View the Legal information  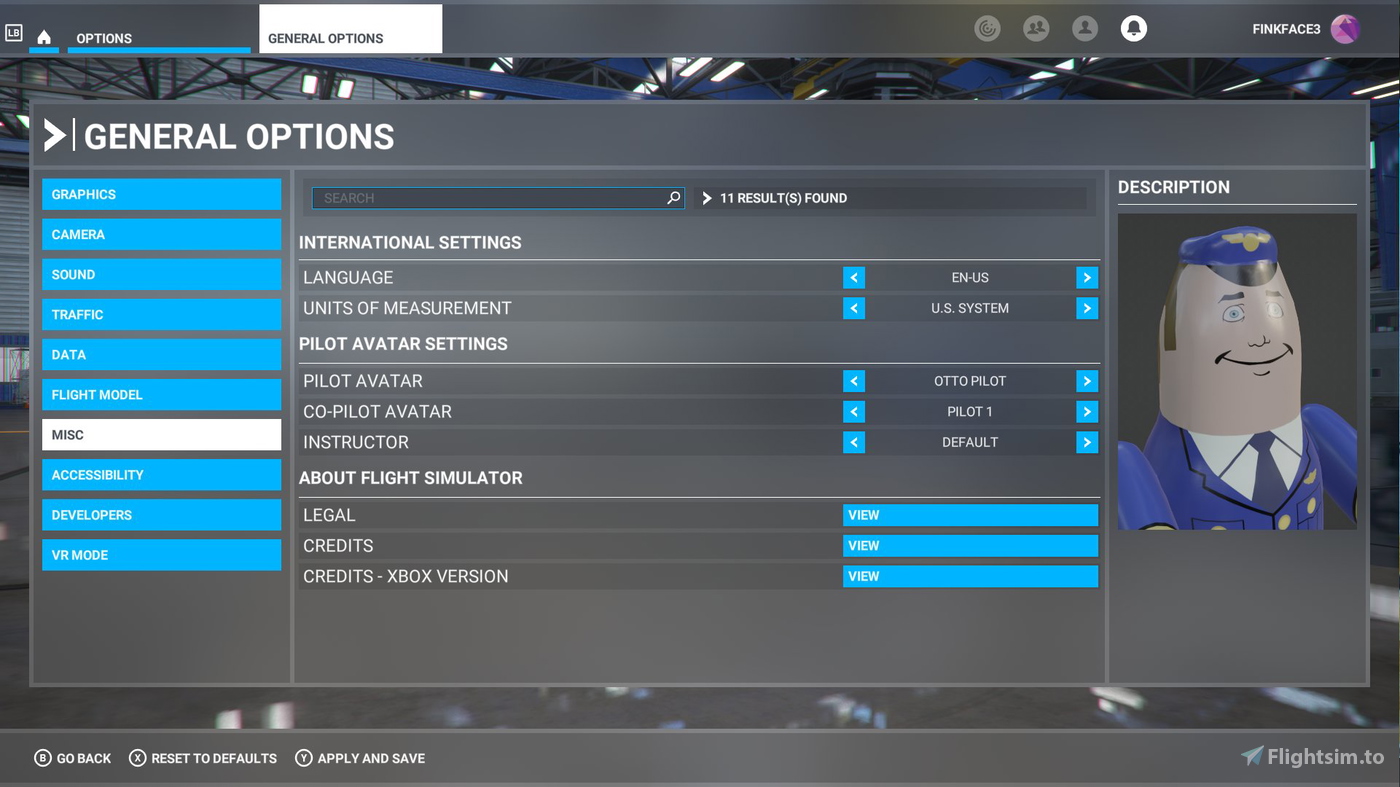(x=969, y=514)
